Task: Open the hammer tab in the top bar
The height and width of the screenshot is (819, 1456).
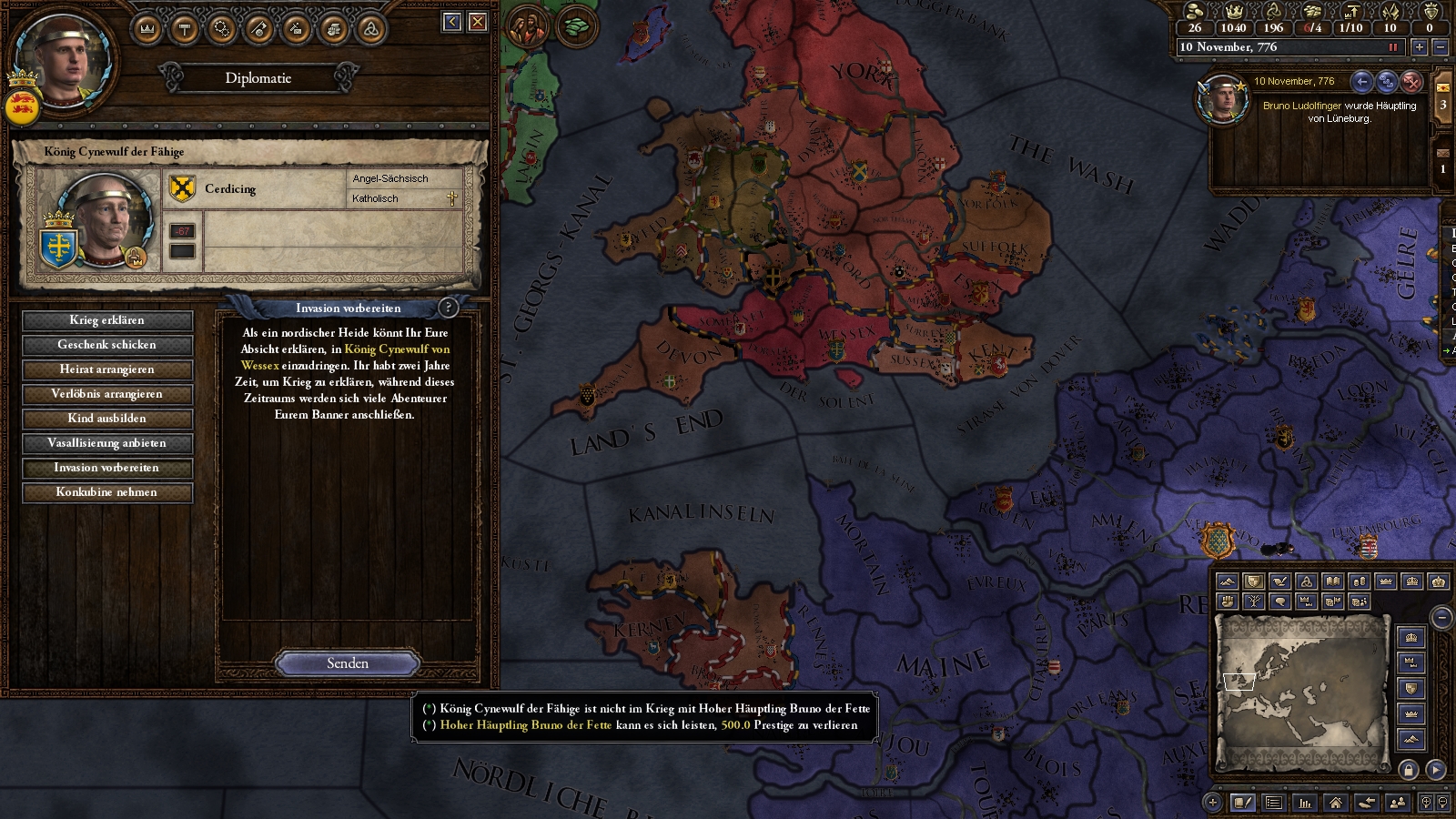Action: pyautogui.click(x=185, y=29)
